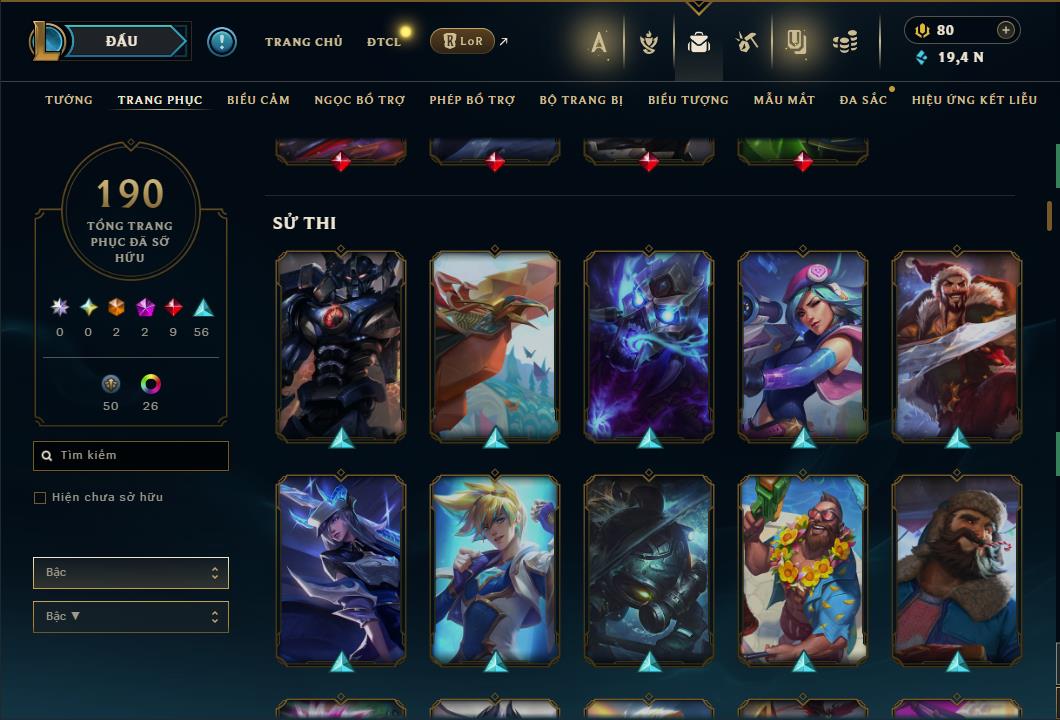The height and width of the screenshot is (720, 1060).
Task: Open the NGỌC BỔ TRỢ tab
Action: (359, 100)
